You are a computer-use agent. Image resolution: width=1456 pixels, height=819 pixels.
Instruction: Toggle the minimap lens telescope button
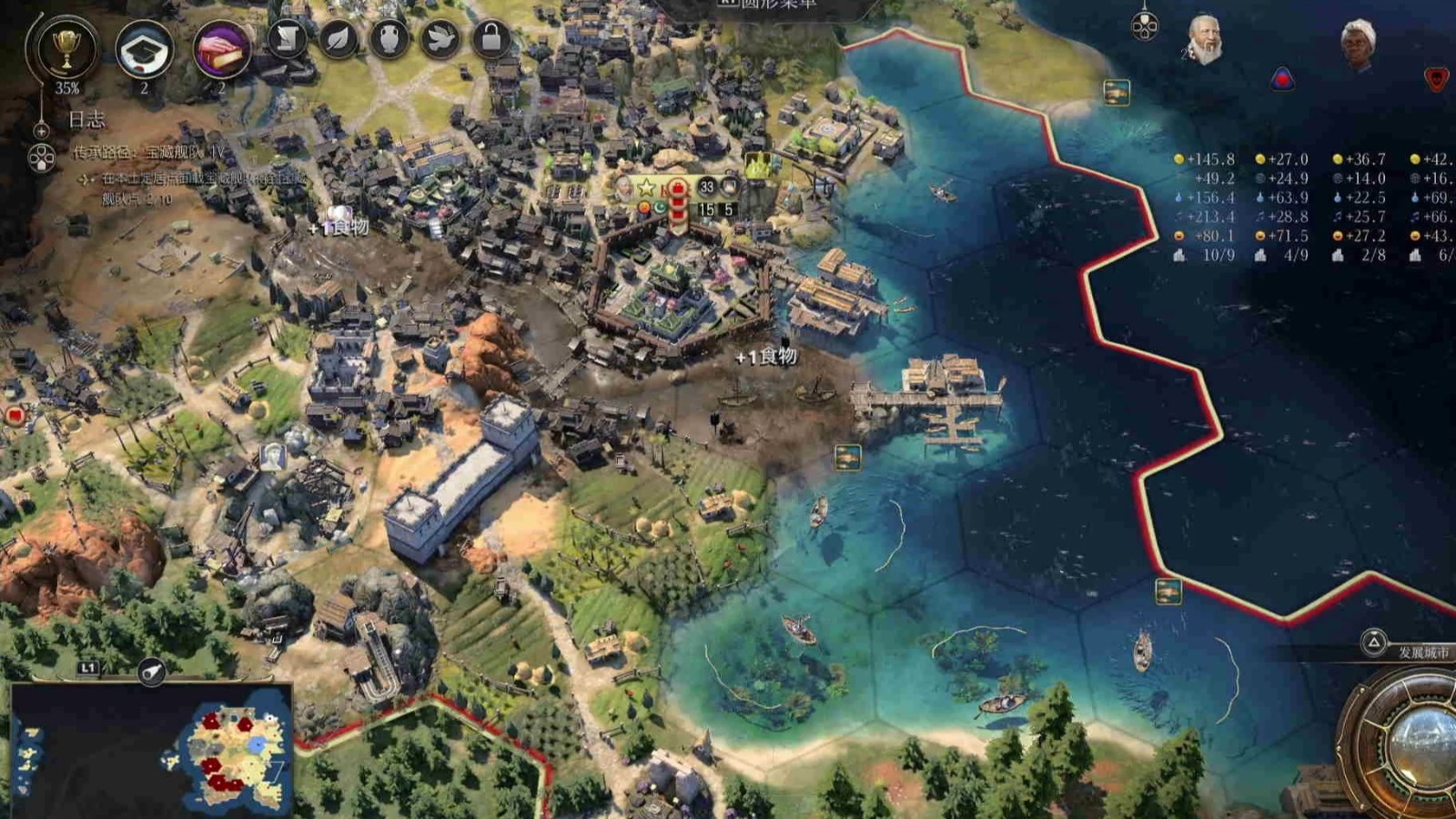[x=152, y=672]
